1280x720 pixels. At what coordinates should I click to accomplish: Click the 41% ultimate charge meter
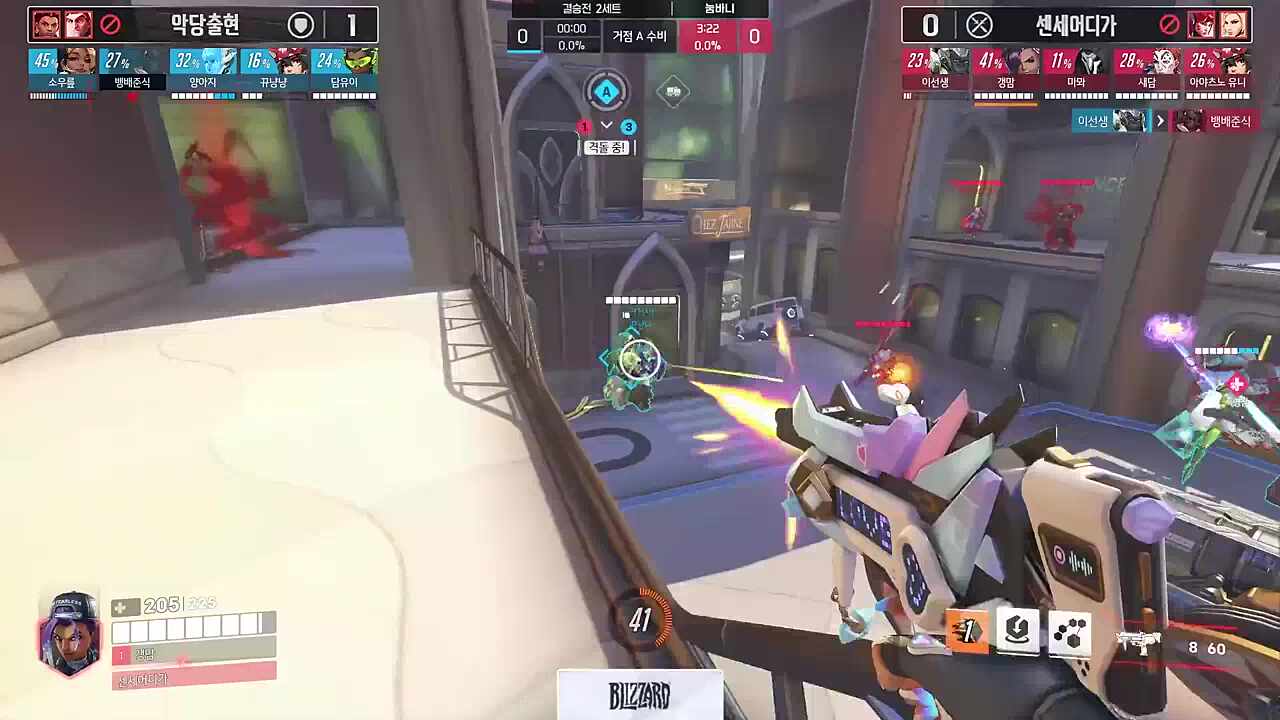point(640,621)
